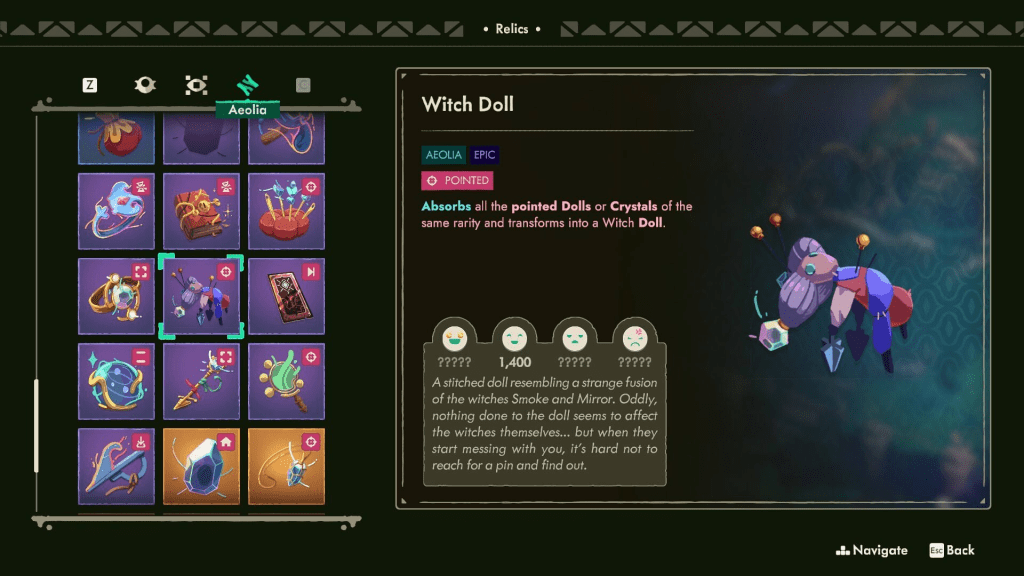Switch to the Aeolia relic tab
1024x576 pixels.
(x=247, y=86)
